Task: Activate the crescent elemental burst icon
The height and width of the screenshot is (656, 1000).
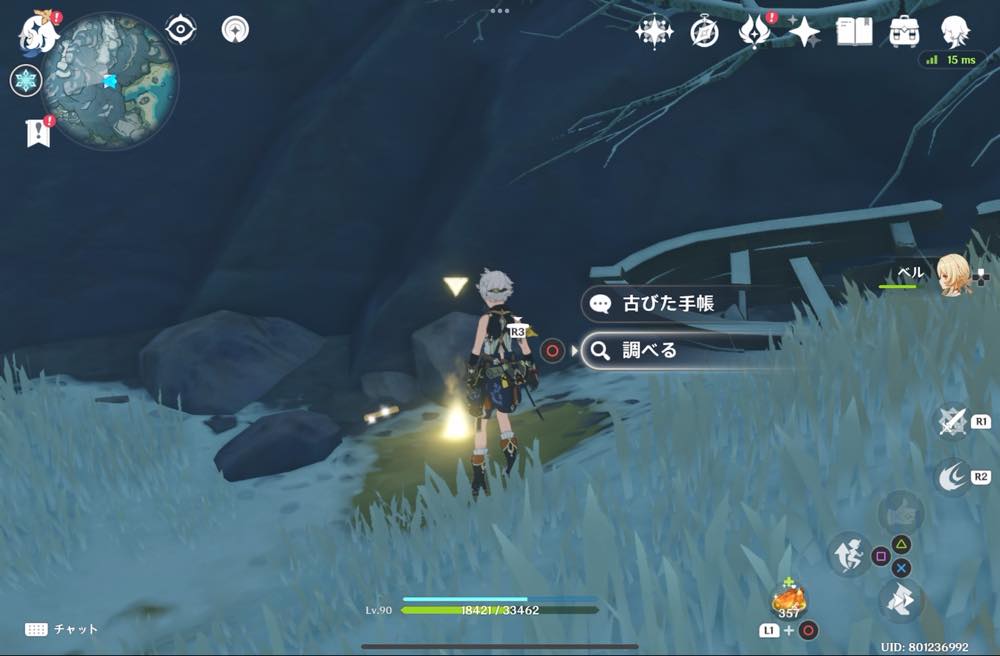Action: pos(952,477)
